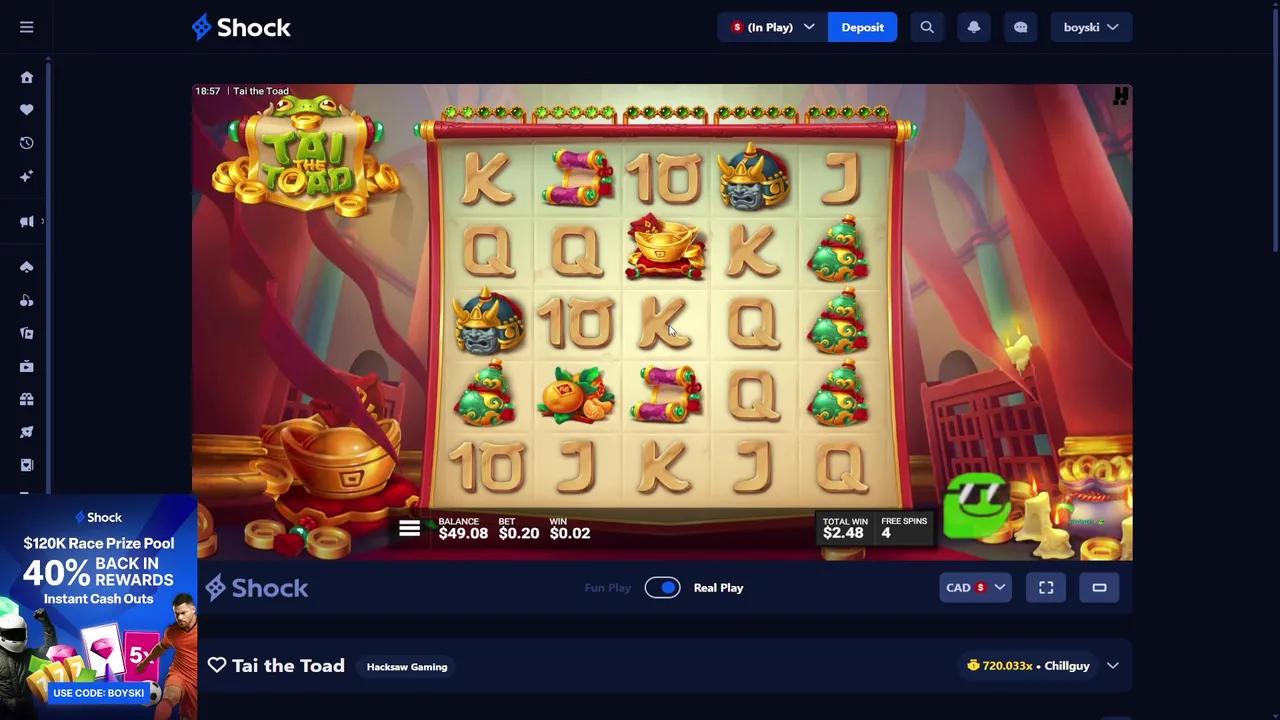Toggle between Fun Play and Real Play

tap(662, 587)
